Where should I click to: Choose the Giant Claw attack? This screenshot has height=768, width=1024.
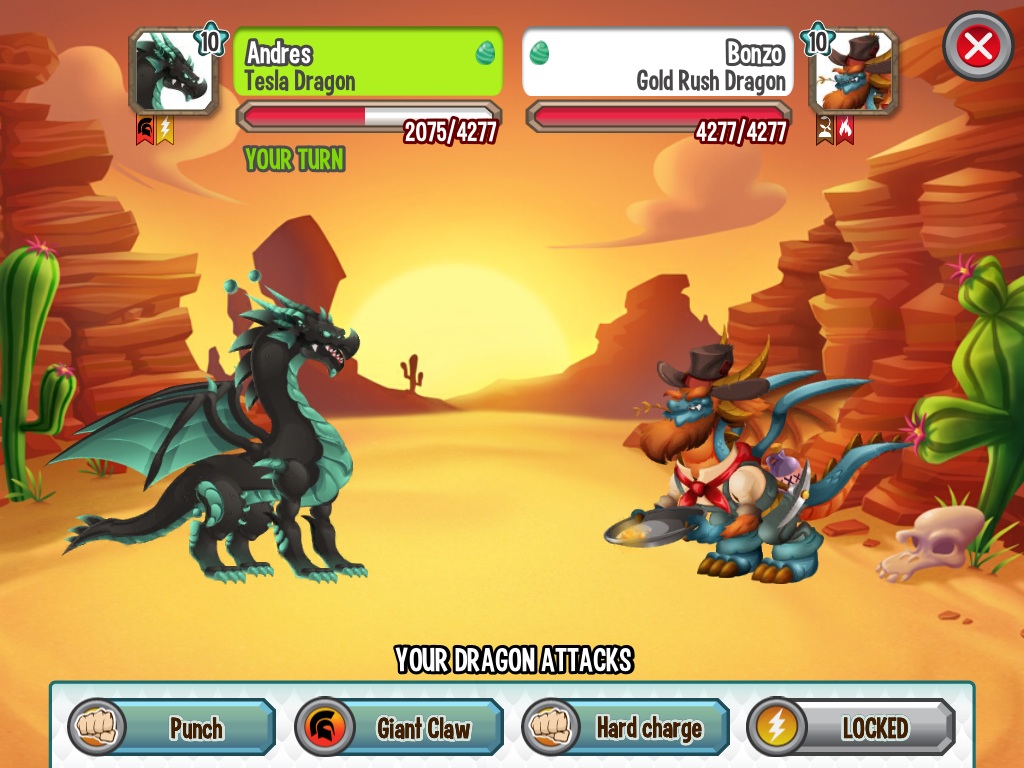pyautogui.click(x=399, y=728)
